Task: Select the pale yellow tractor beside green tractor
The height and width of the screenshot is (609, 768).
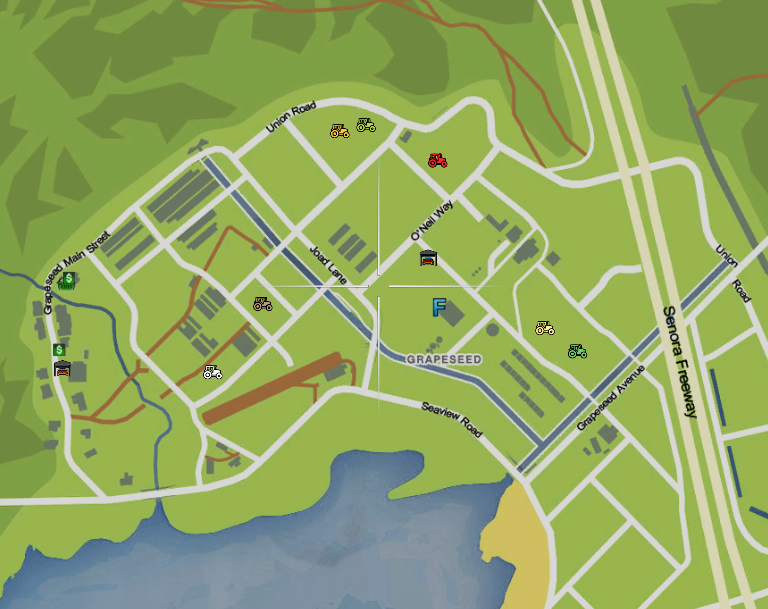Action: pos(544,328)
